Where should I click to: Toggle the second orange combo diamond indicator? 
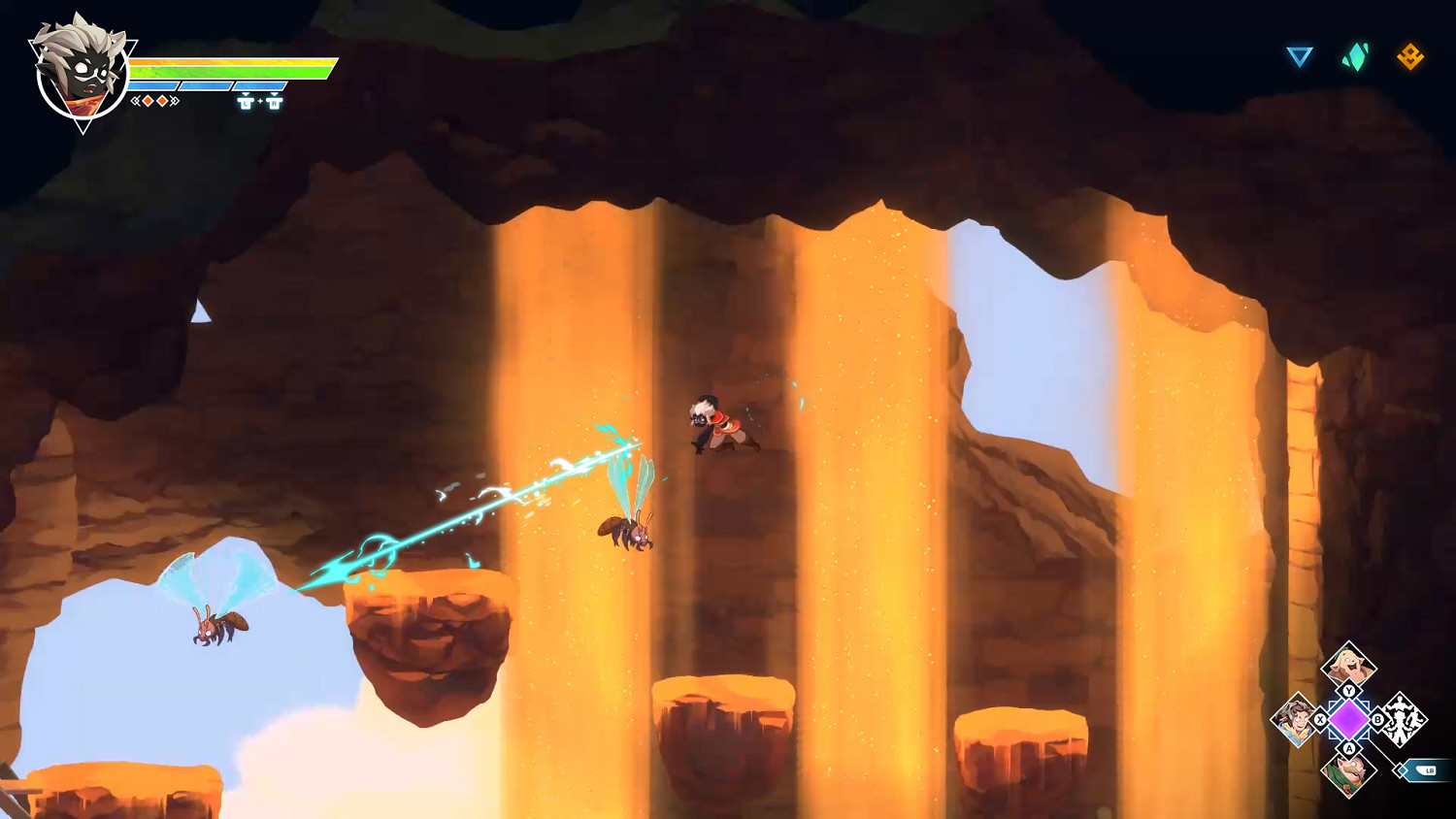click(x=162, y=100)
